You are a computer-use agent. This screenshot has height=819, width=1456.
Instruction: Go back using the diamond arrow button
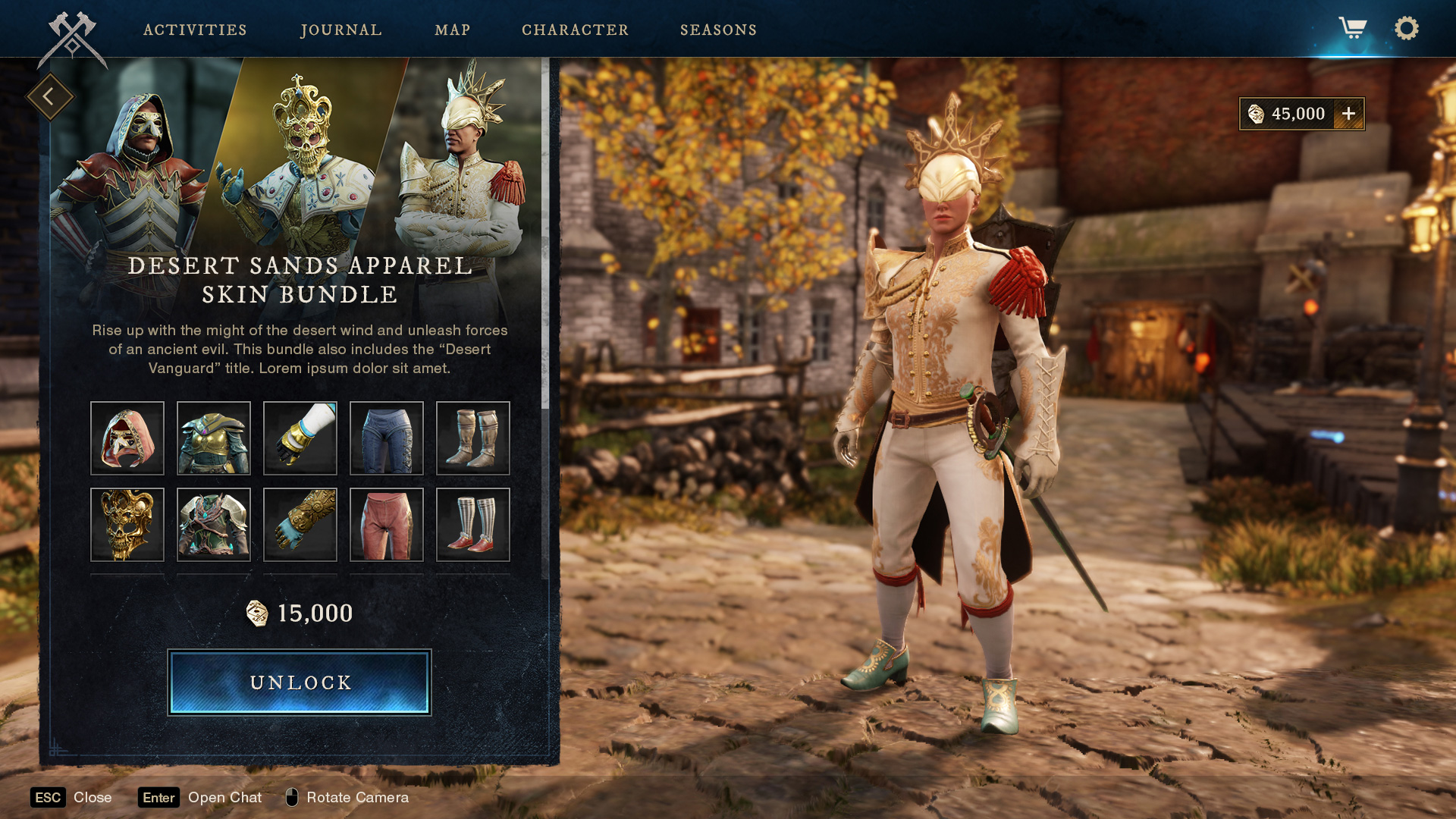pyautogui.click(x=49, y=96)
